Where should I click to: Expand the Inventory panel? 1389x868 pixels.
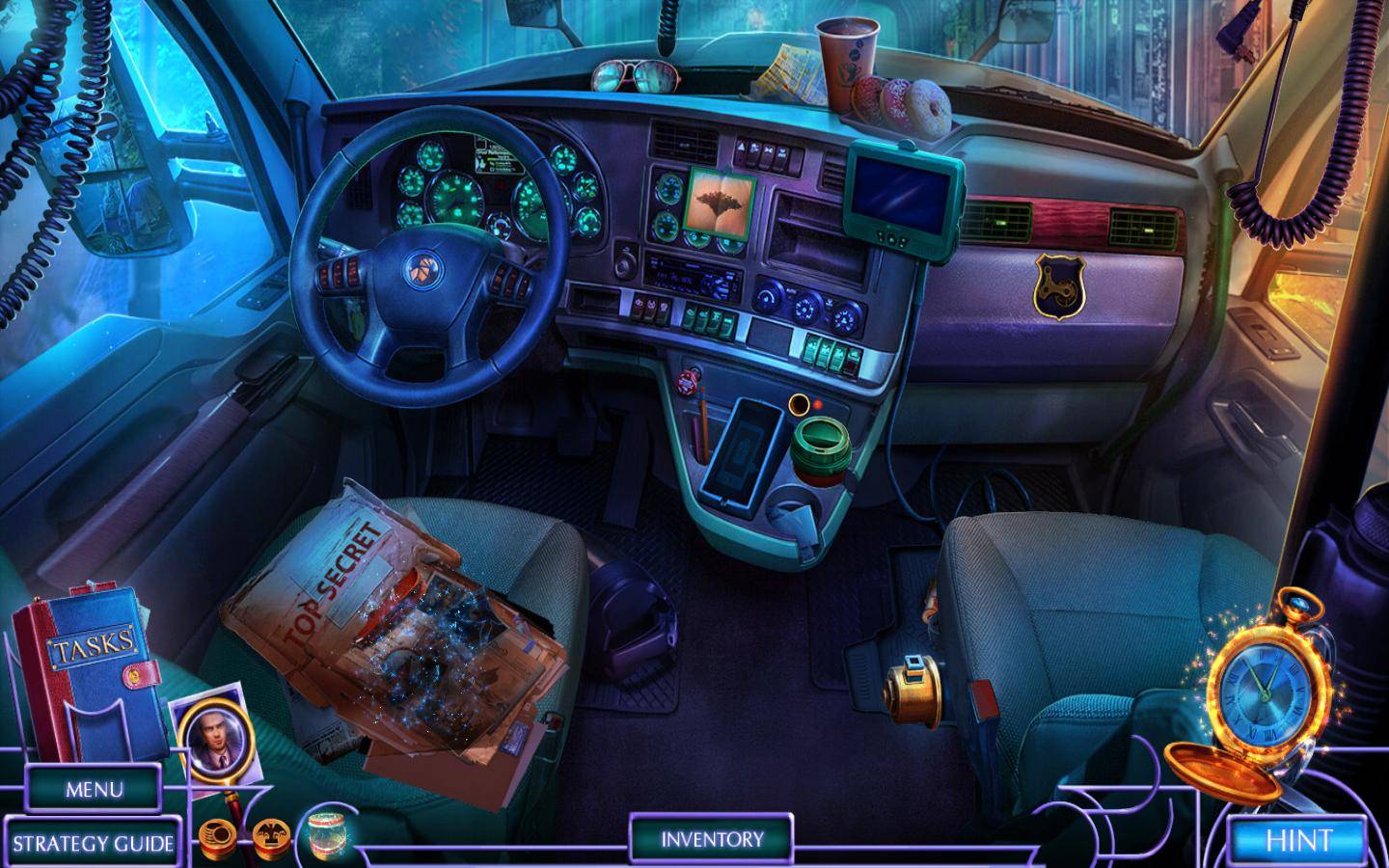(712, 839)
